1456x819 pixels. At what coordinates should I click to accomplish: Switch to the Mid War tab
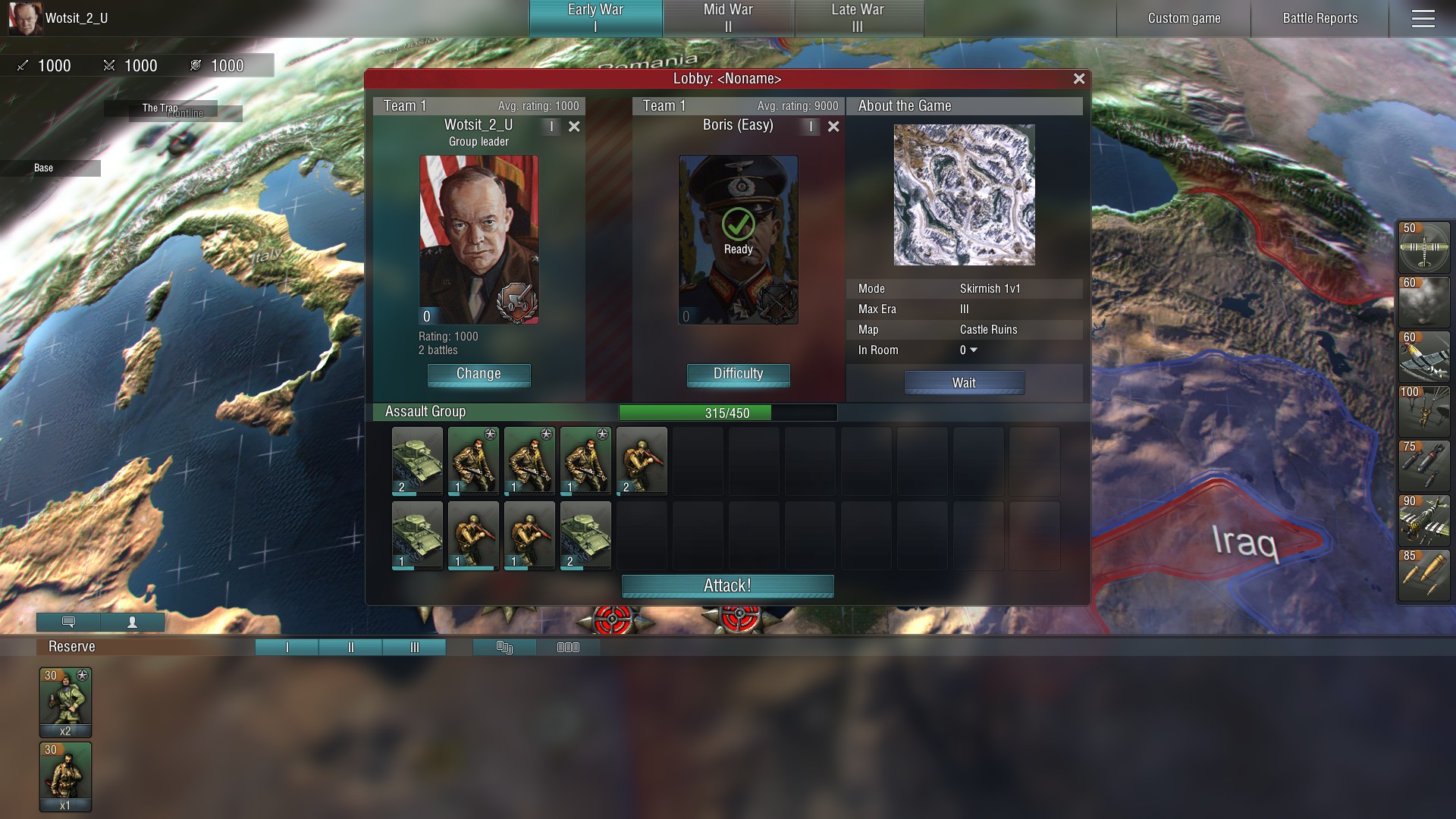(728, 18)
